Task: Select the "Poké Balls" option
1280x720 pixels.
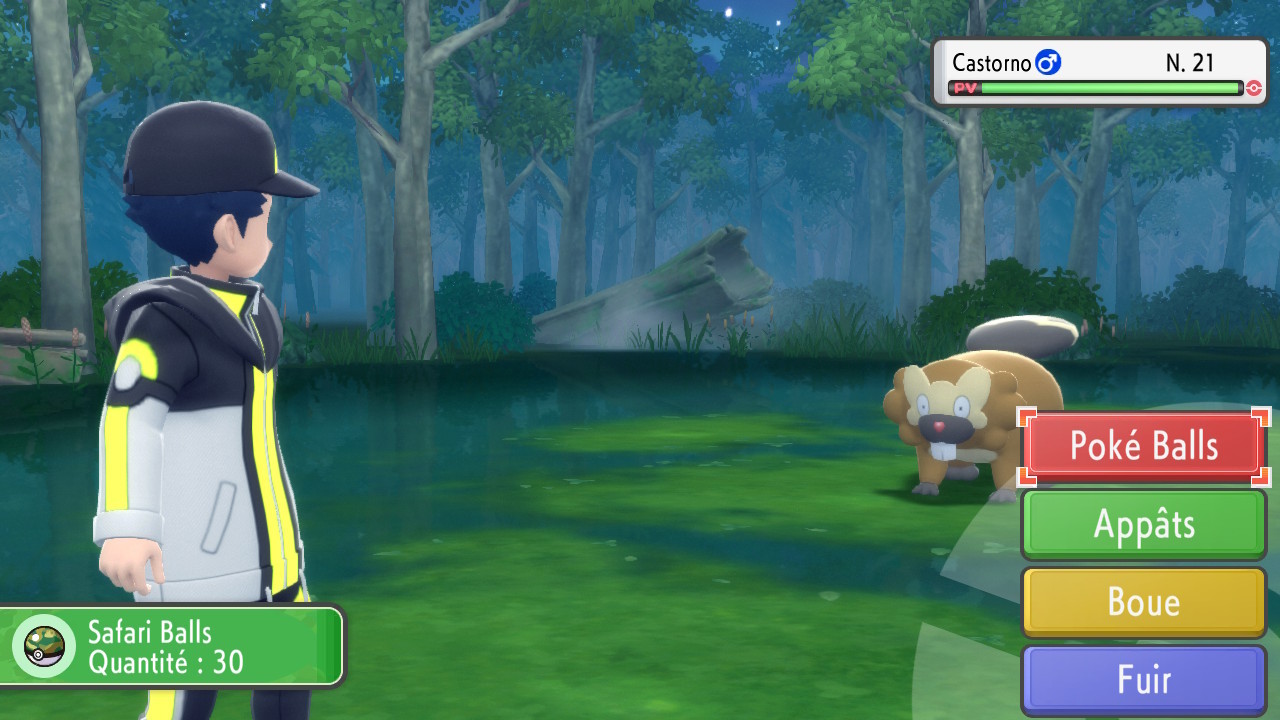Action: 1143,446
